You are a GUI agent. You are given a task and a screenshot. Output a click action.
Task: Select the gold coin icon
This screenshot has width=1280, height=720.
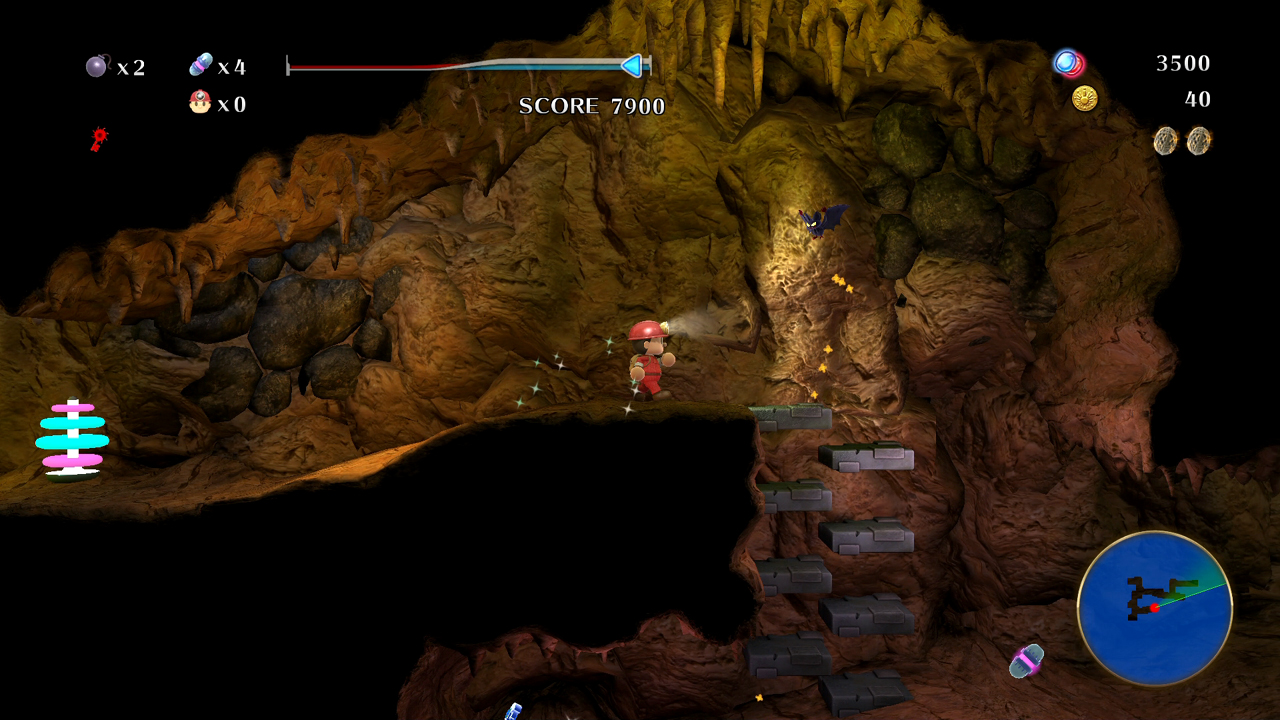(1084, 98)
